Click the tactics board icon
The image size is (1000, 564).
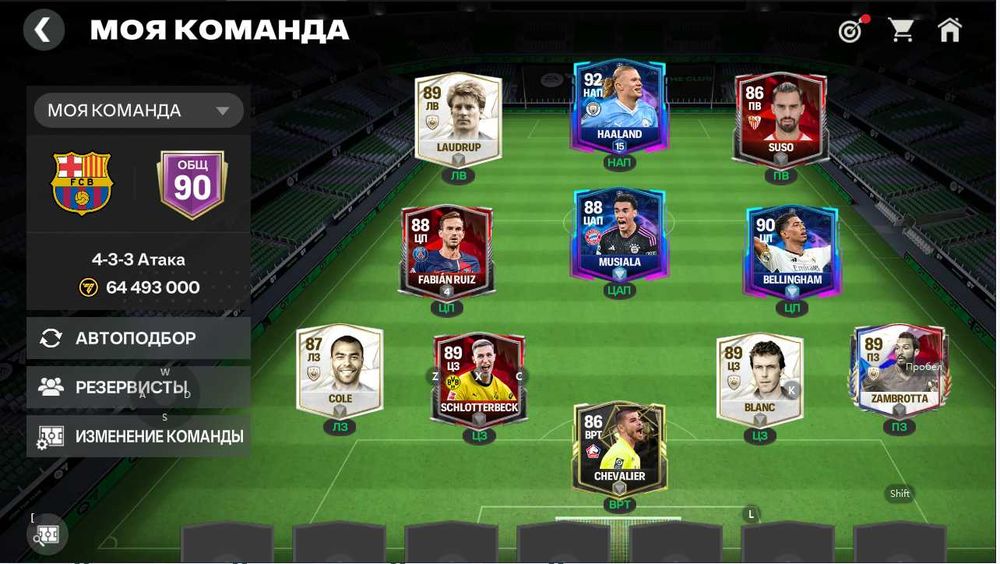coord(48,535)
